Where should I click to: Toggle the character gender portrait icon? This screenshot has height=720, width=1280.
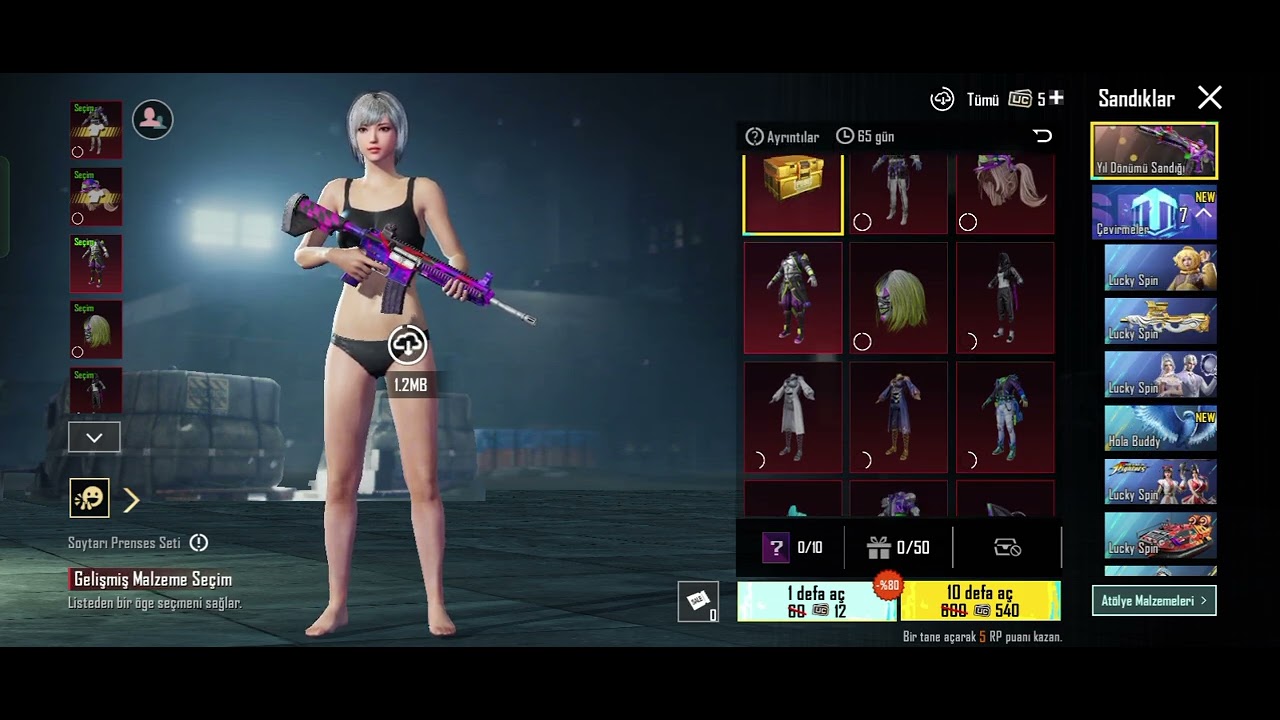(152, 119)
